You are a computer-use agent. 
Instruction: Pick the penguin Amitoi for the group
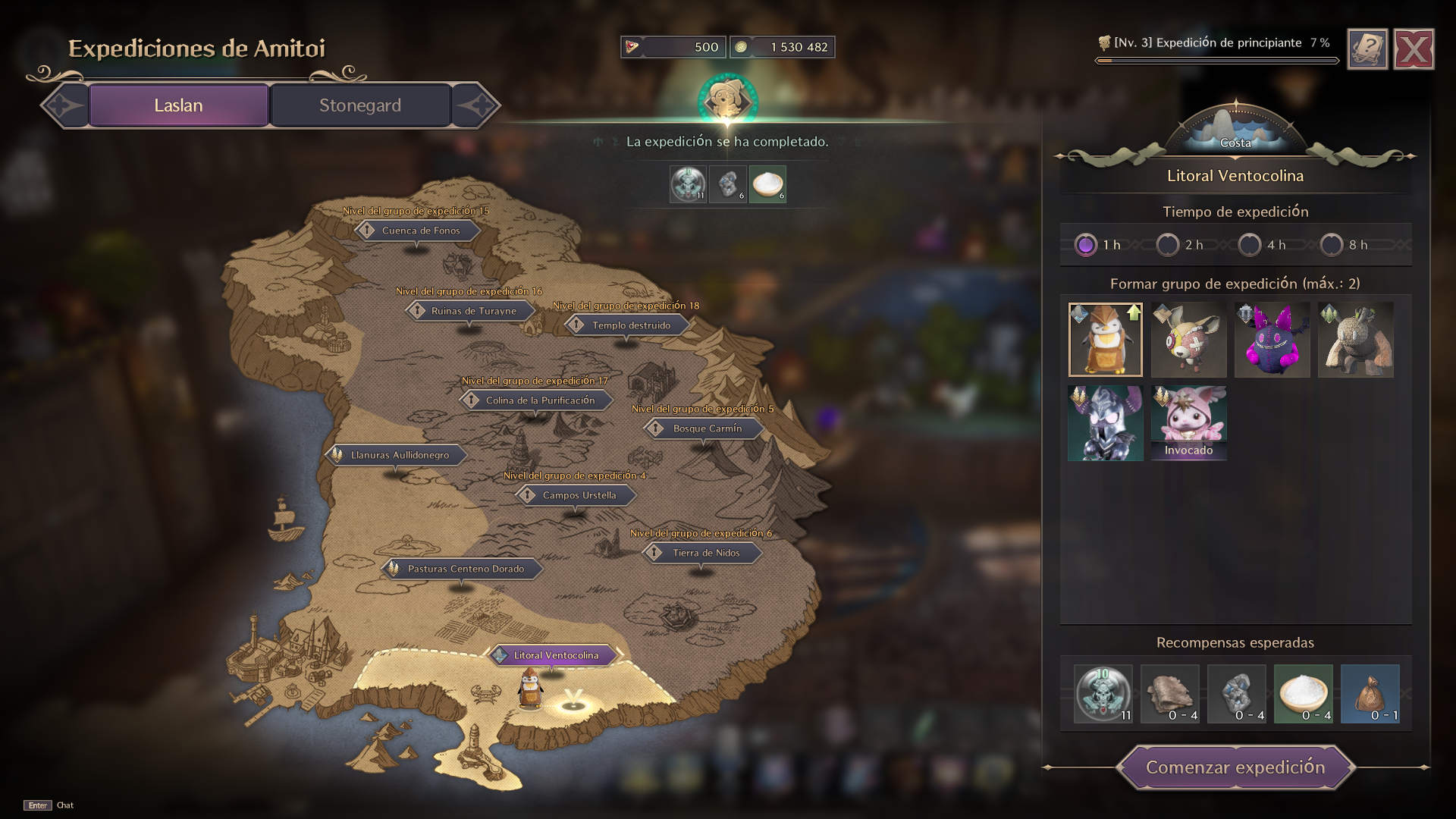tap(1105, 340)
